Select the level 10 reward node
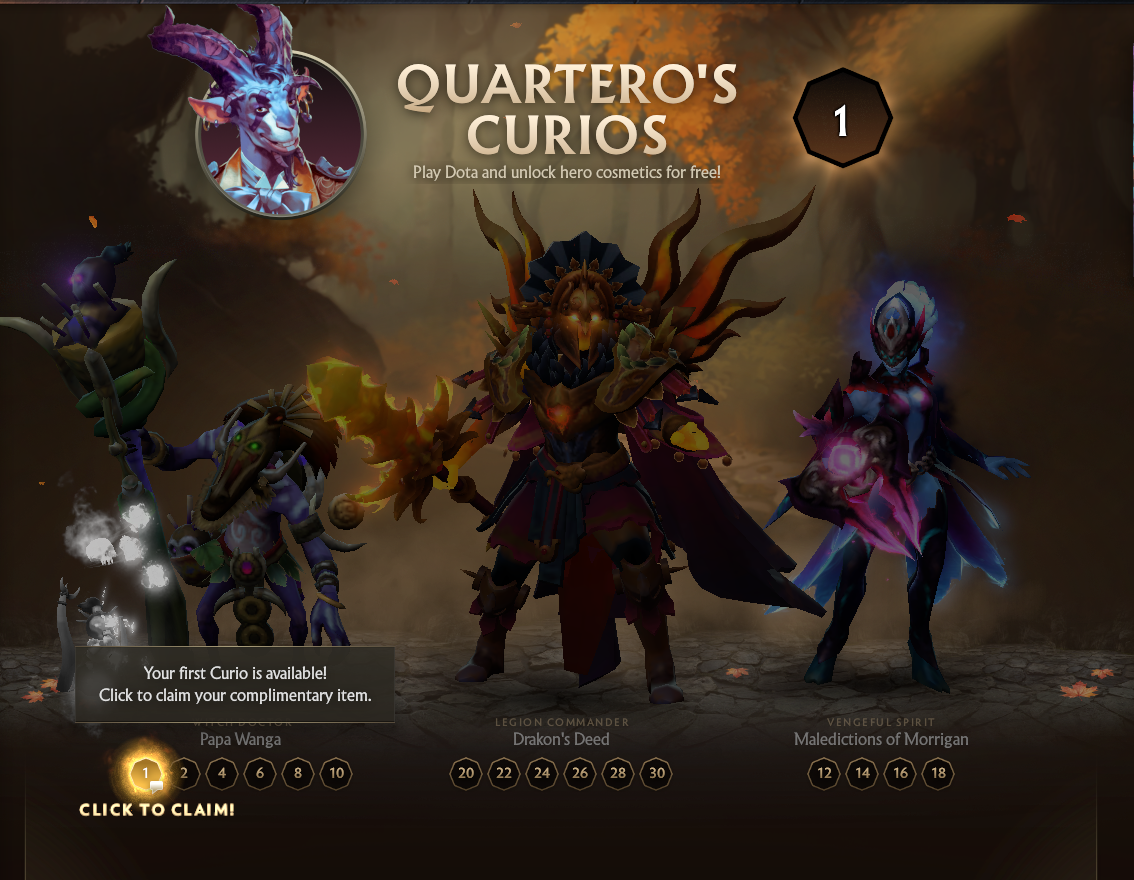The height and width of the screenshot is (880, 1134). [x=336, y=773]
